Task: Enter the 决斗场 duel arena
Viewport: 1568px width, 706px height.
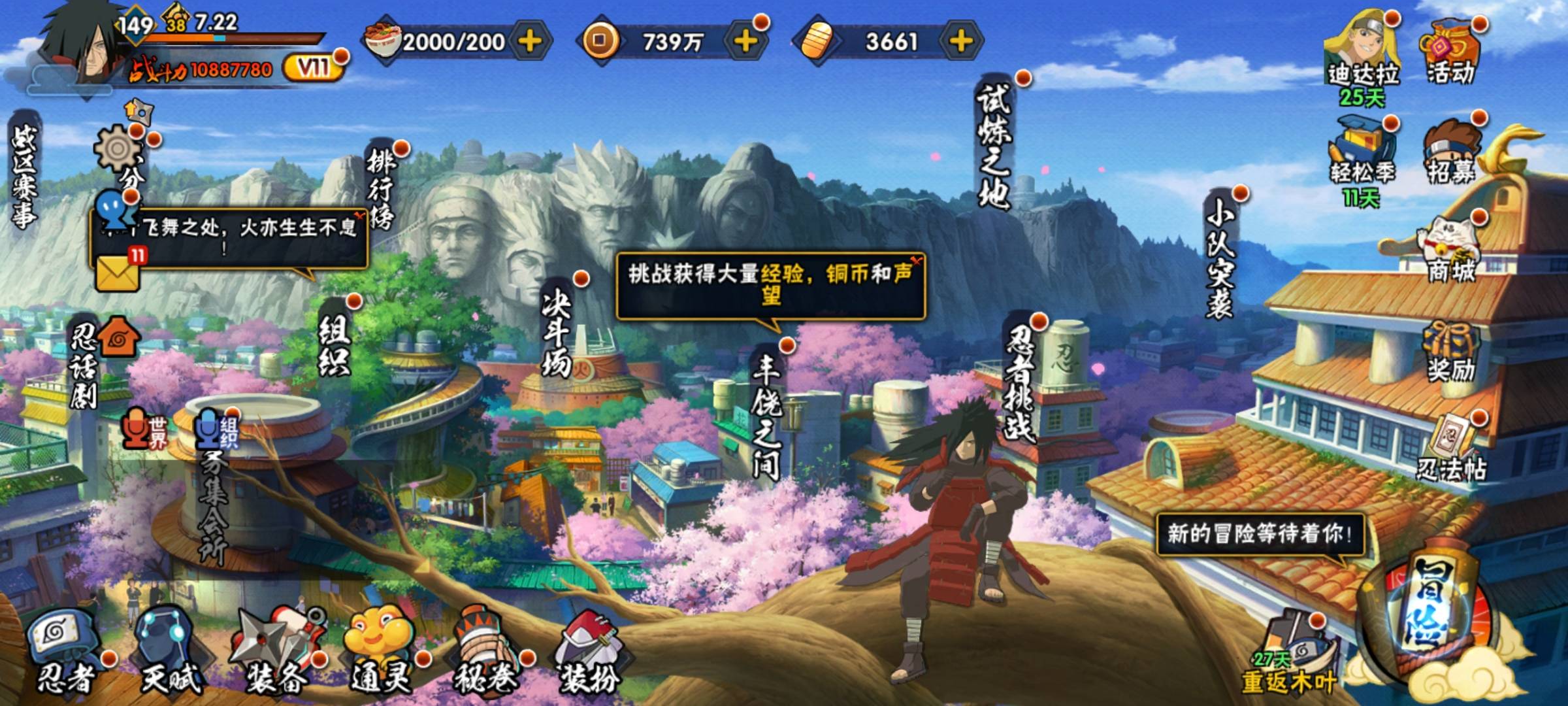Action: [x=557, y=333]
